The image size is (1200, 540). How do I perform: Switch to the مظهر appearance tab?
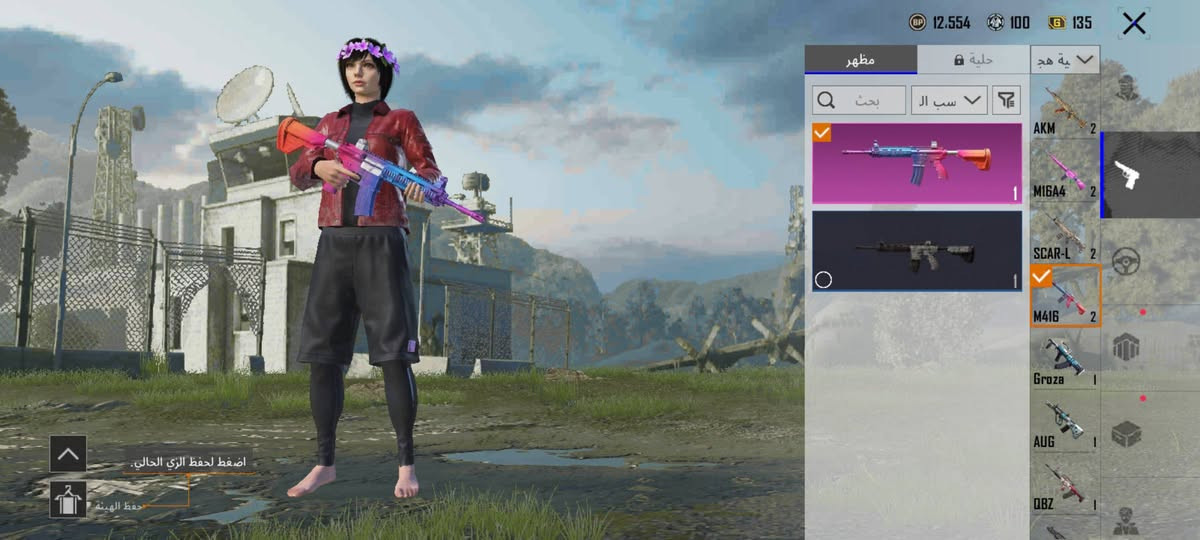[860, 59]
